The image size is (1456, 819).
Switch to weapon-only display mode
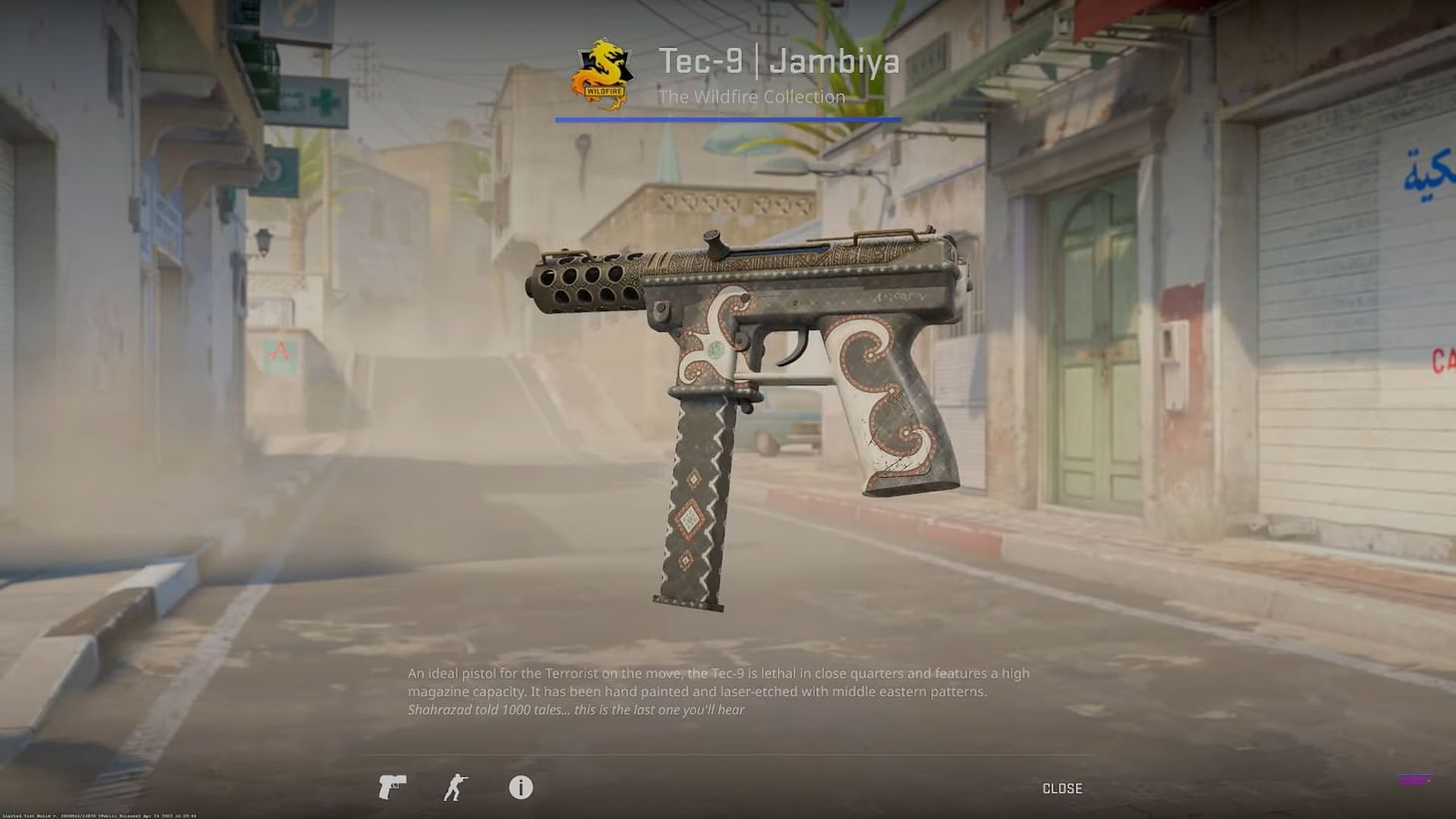click(391, 787)
